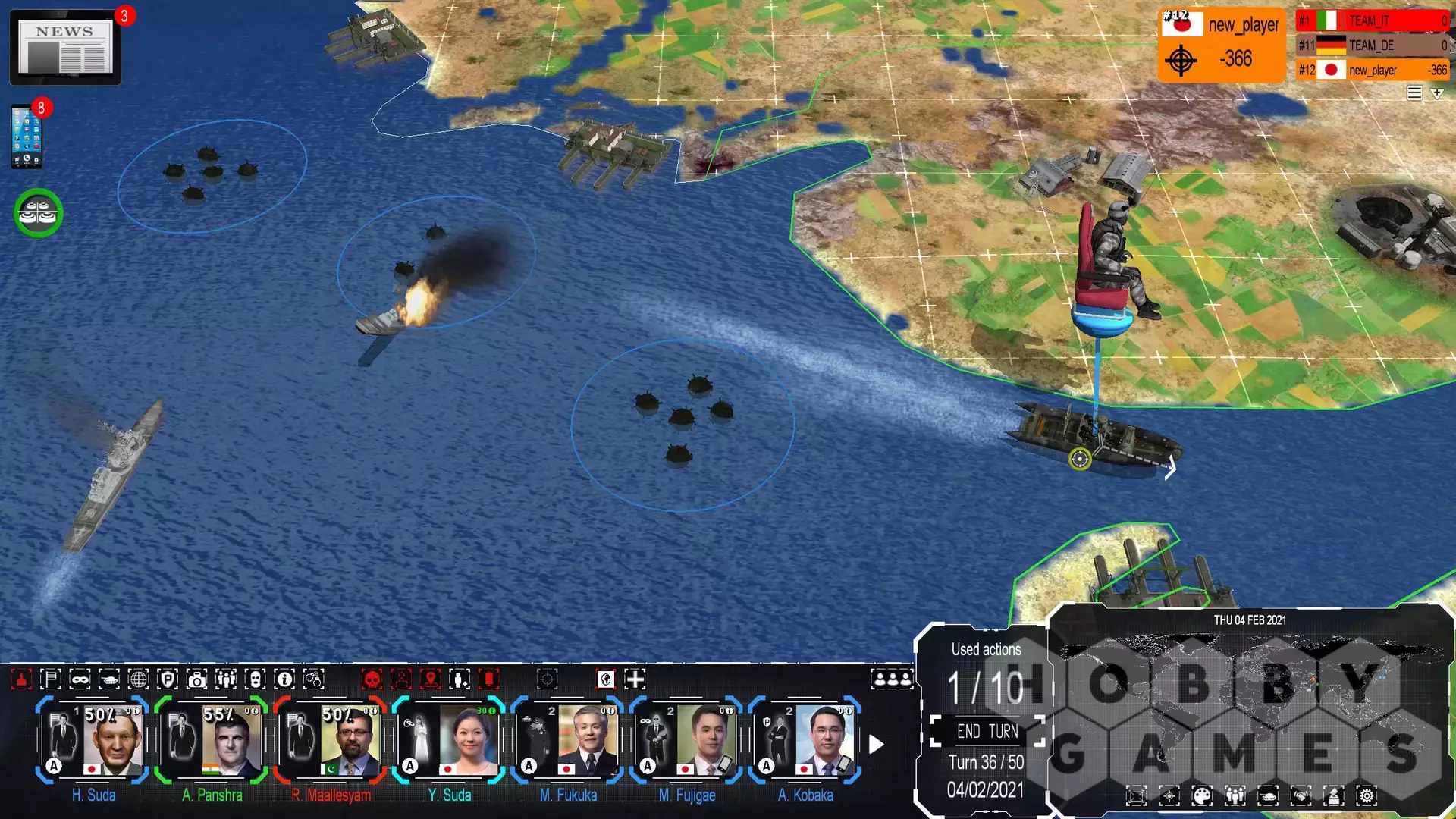Screen dimensions: 1456x819
Task: Open the smartphone with 8 notifications
Action: [27, 137]
